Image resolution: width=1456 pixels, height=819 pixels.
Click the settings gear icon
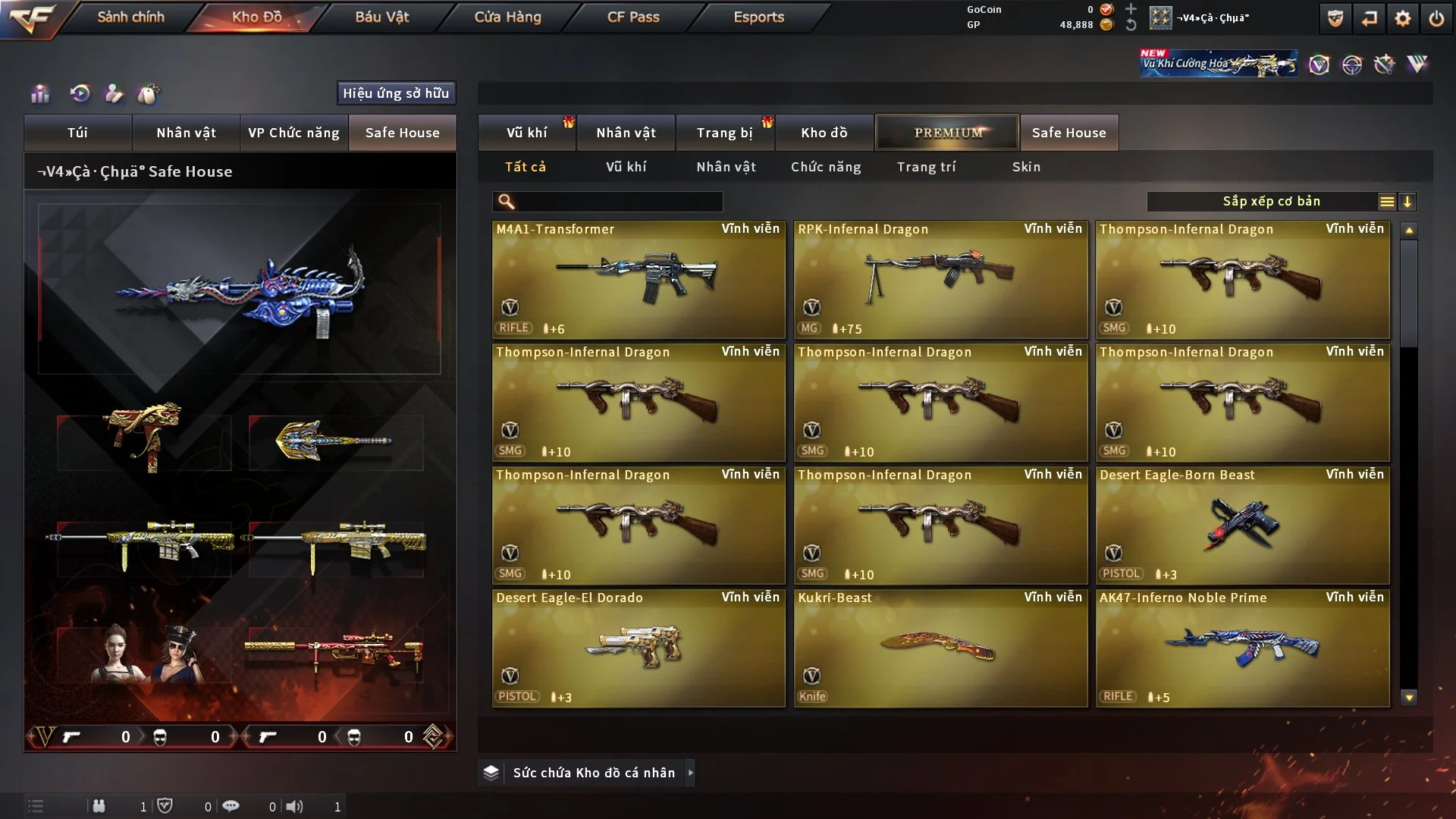[x=1402, y=18]
